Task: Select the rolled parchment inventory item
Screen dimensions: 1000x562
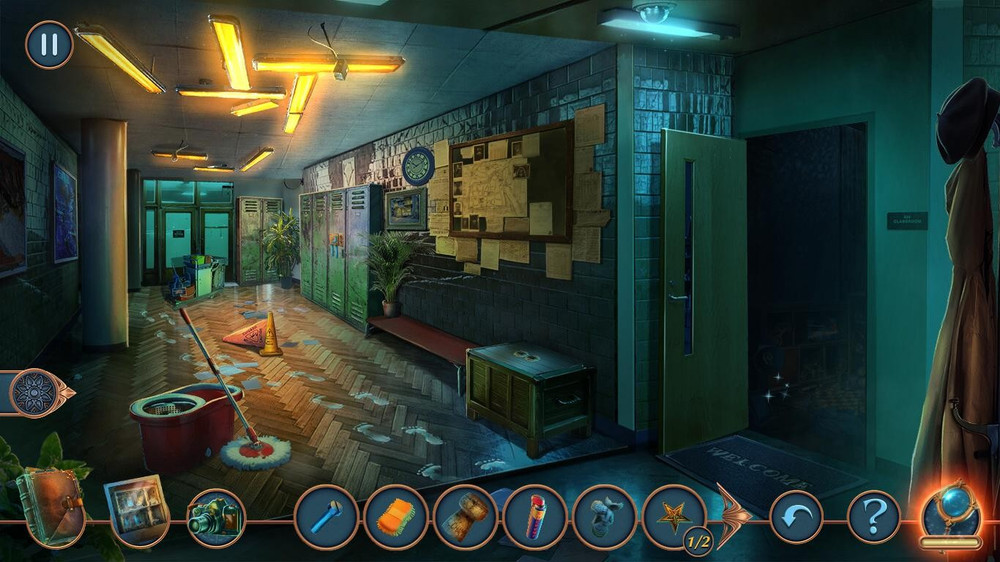Action: click(465, 517)
